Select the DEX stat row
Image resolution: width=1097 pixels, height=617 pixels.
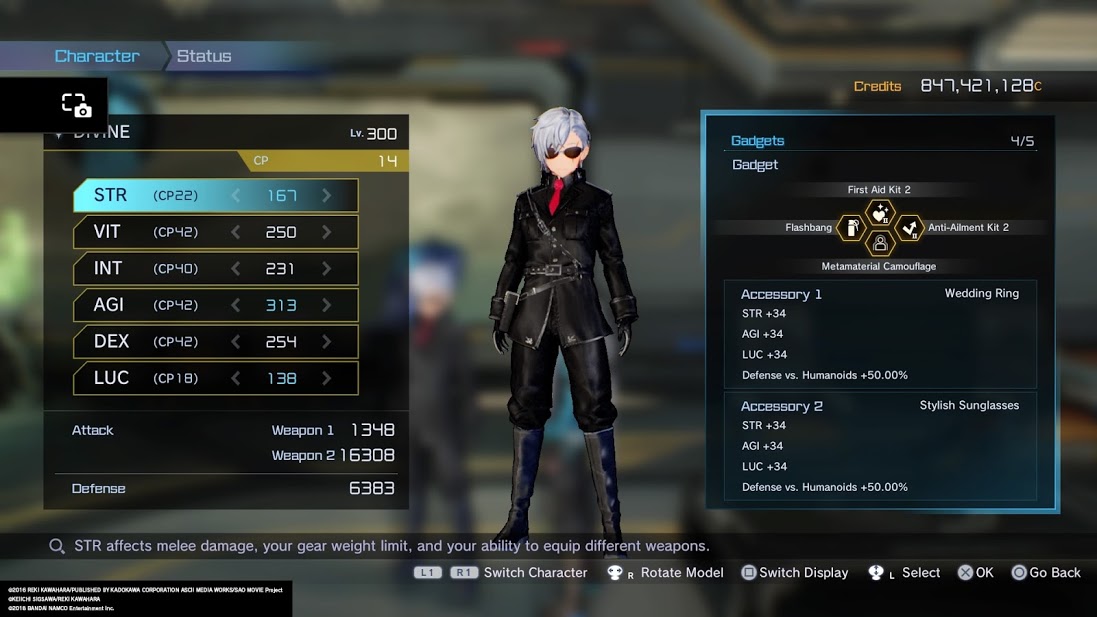[x=215, y=341]
